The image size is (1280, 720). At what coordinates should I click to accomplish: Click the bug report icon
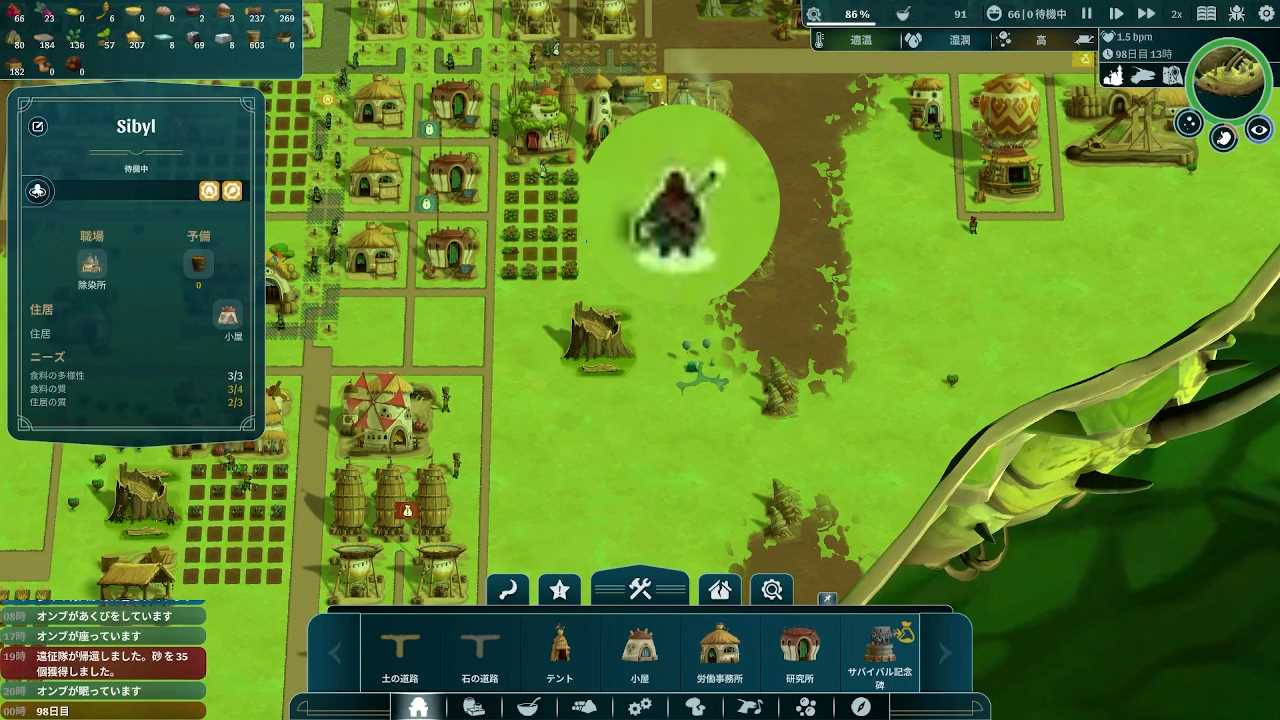[x=1237, y=14]
